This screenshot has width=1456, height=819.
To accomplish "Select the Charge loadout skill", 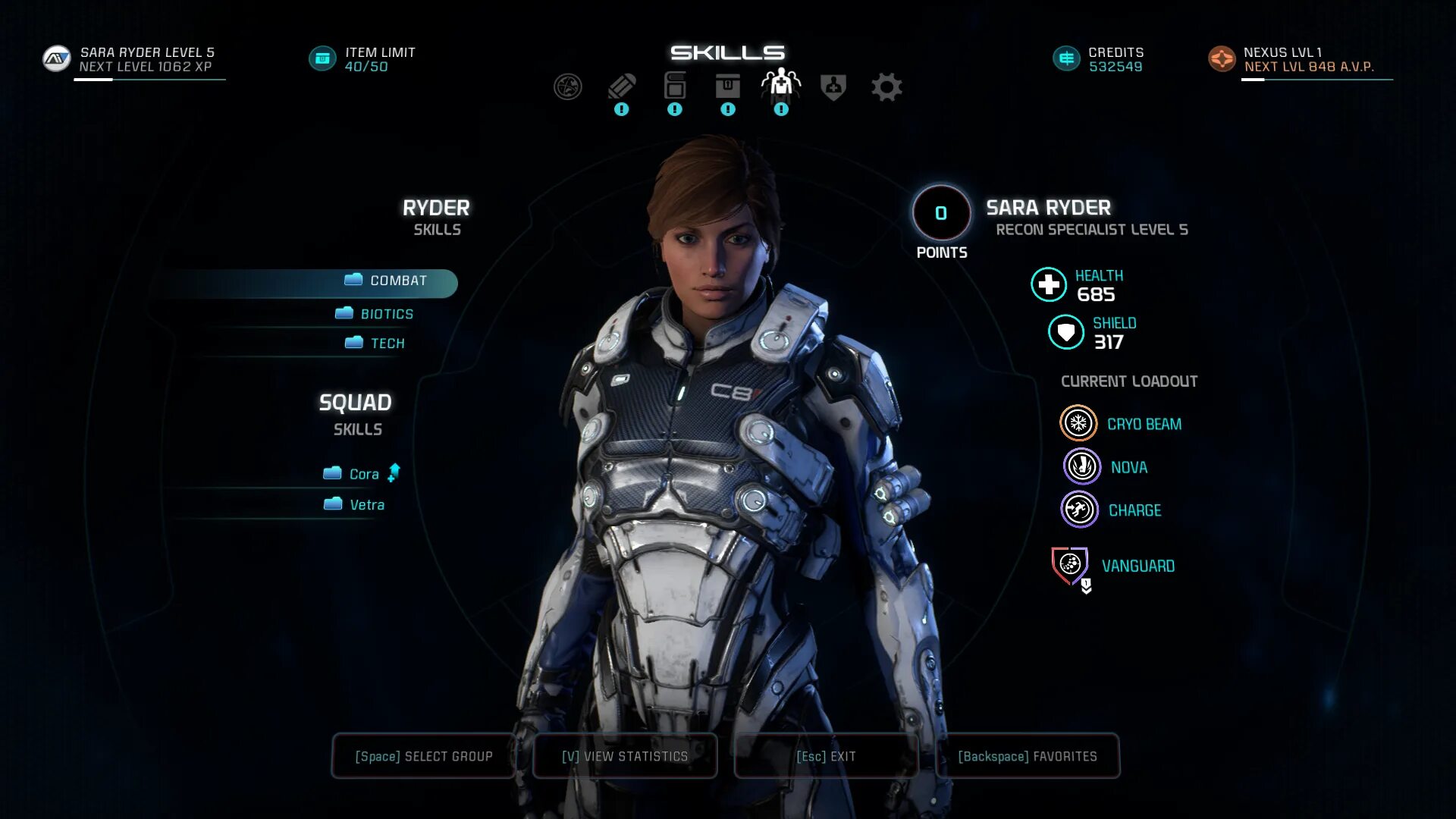I will [x=1079, y=510].
